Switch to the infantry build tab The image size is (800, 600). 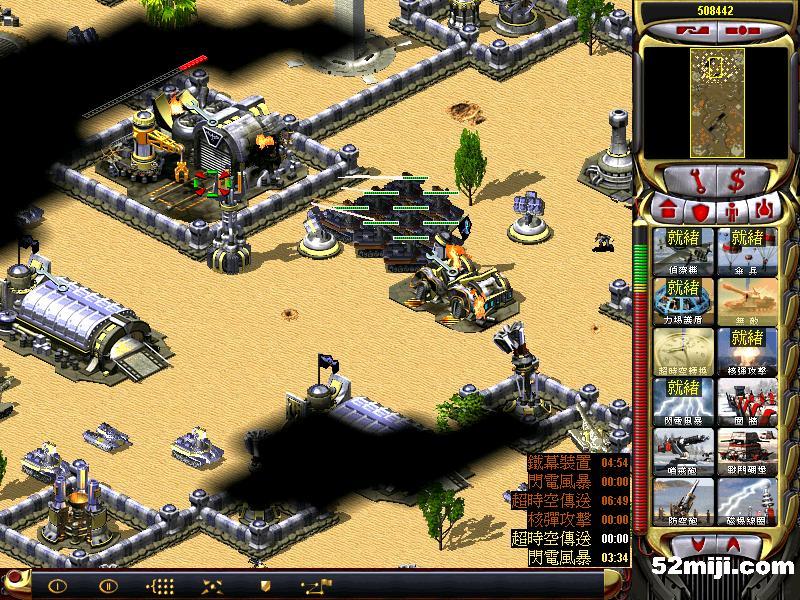tap(733, 211)
